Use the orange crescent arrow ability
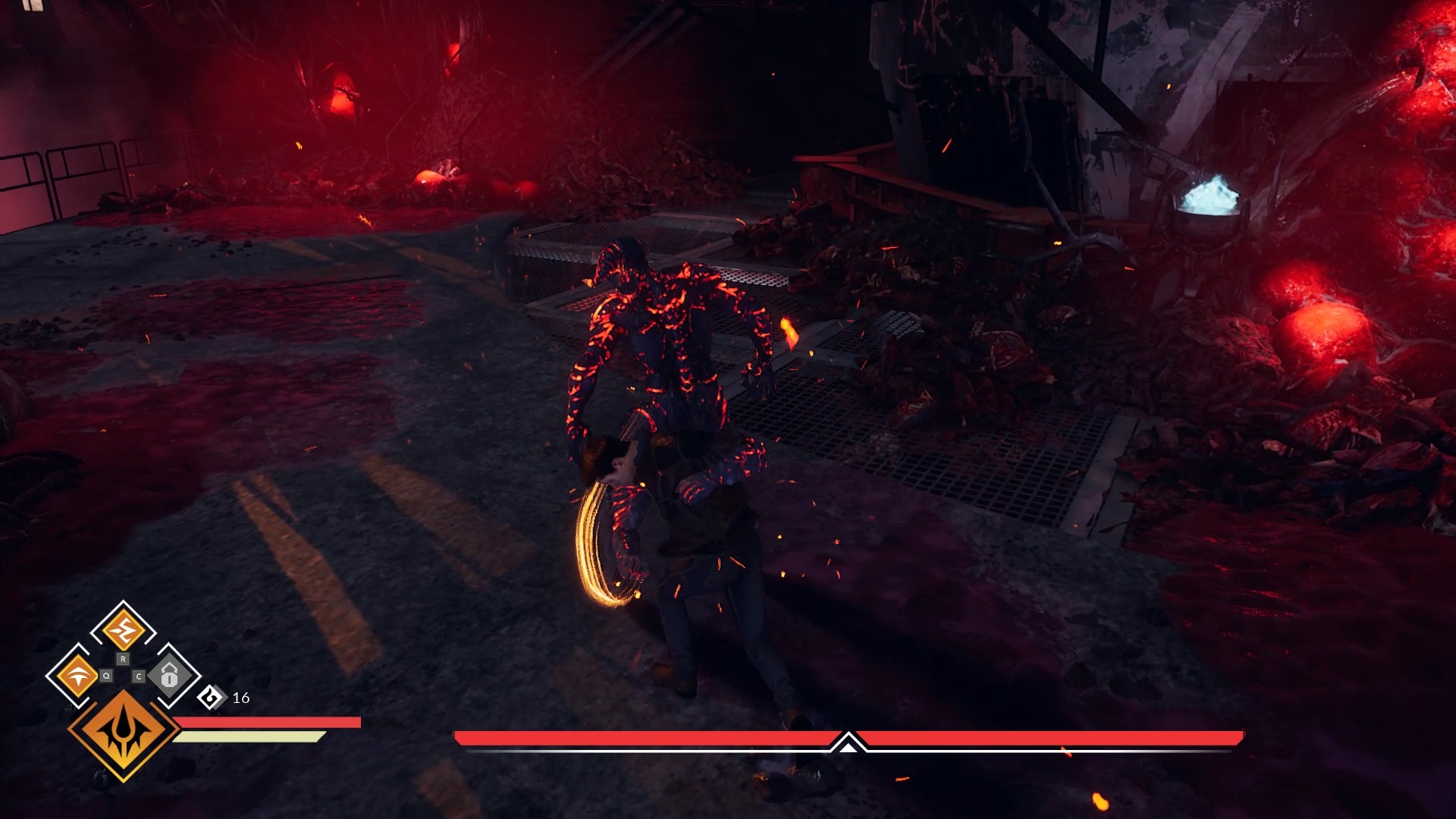This screenshot has height=819, width=1456. click(77, 675)
